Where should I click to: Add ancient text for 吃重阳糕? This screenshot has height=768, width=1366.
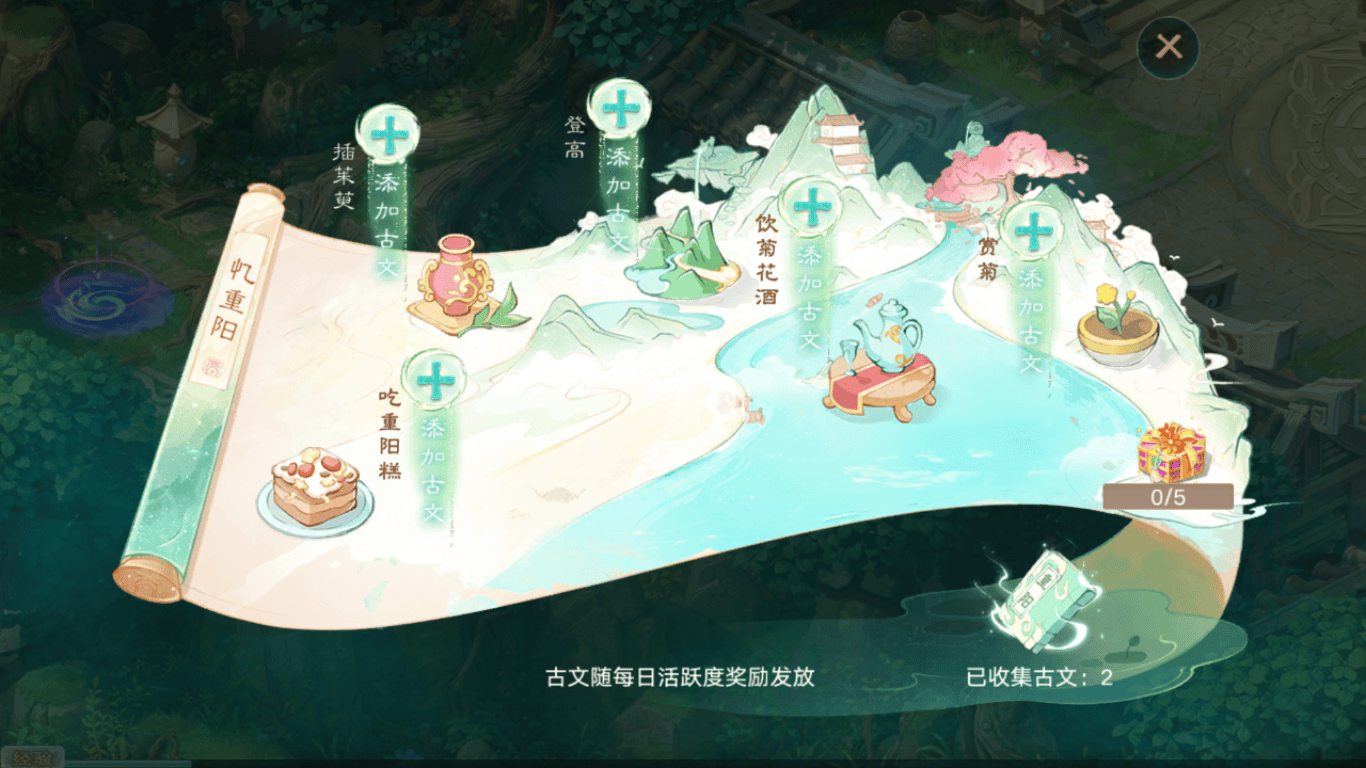(435, 379)
